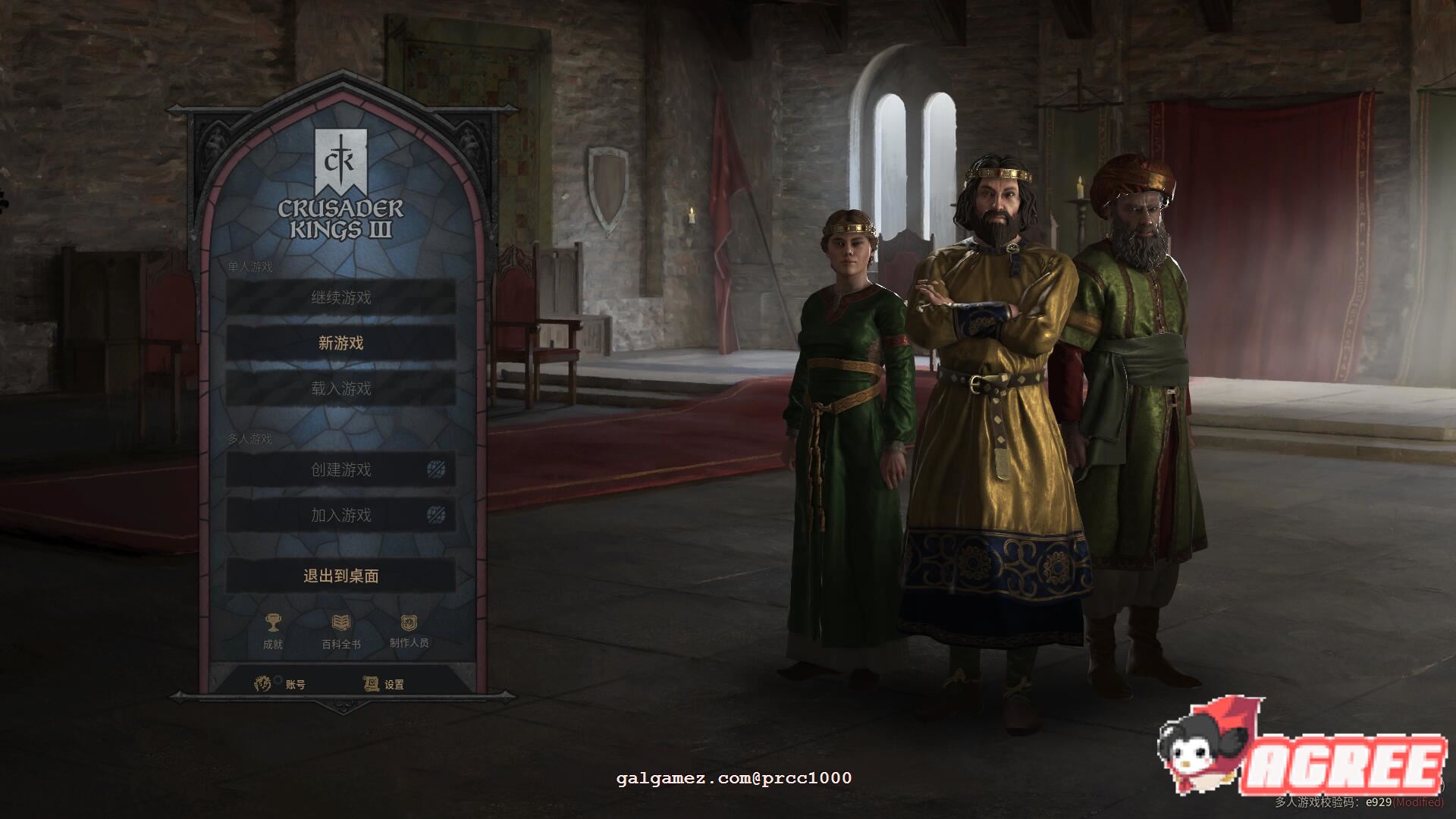Click the account online status dot next to 账号
This screenshot has width=1456, height=819.
point(278,680)
